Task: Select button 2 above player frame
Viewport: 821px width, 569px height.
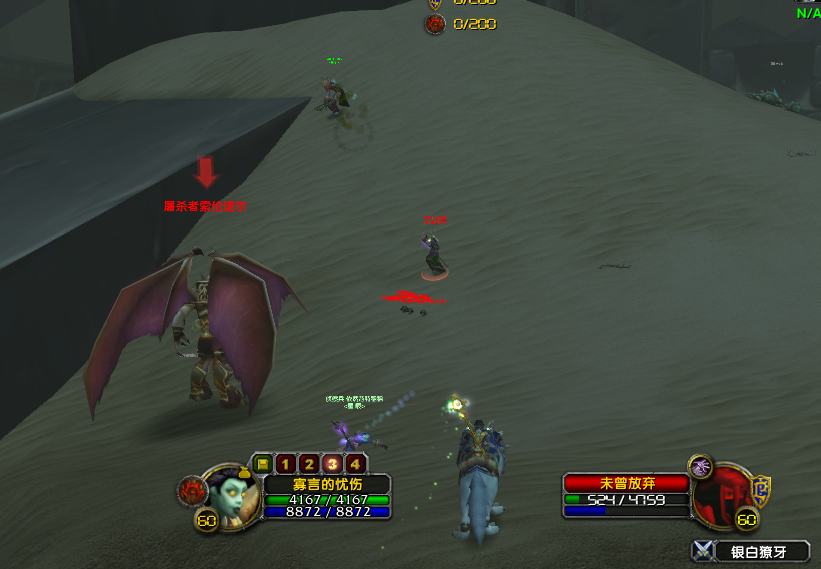Action: coord(308,464)
